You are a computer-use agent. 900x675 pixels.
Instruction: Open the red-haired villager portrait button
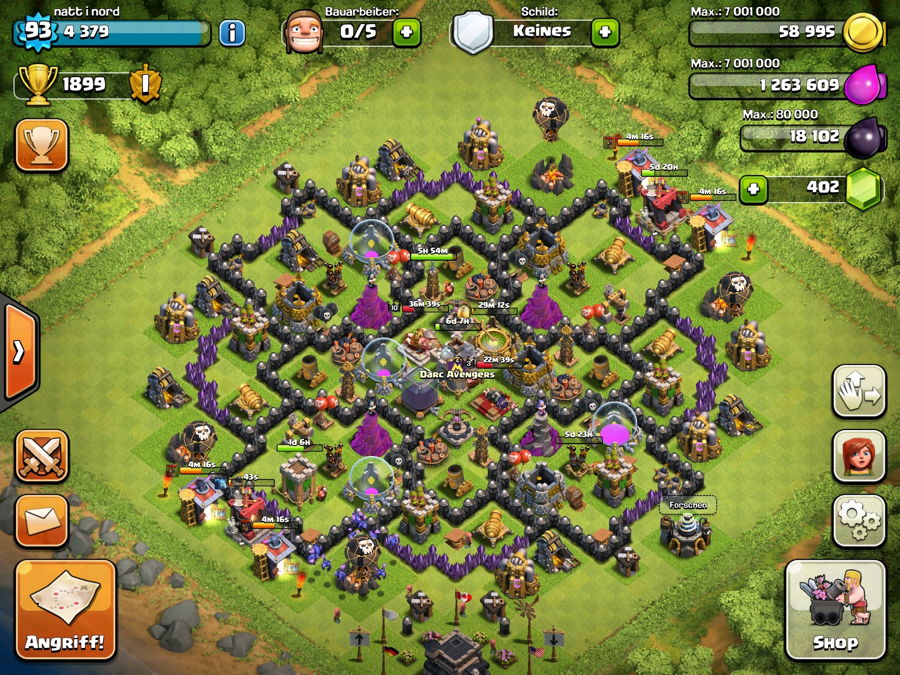click(859, 455)
